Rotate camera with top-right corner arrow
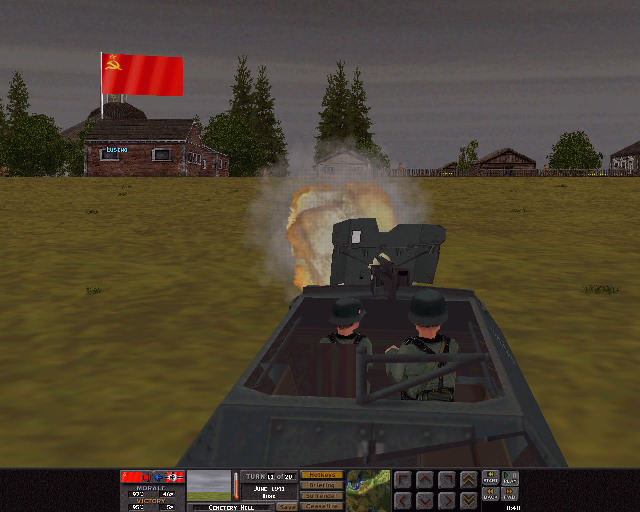 pos(445,480)
